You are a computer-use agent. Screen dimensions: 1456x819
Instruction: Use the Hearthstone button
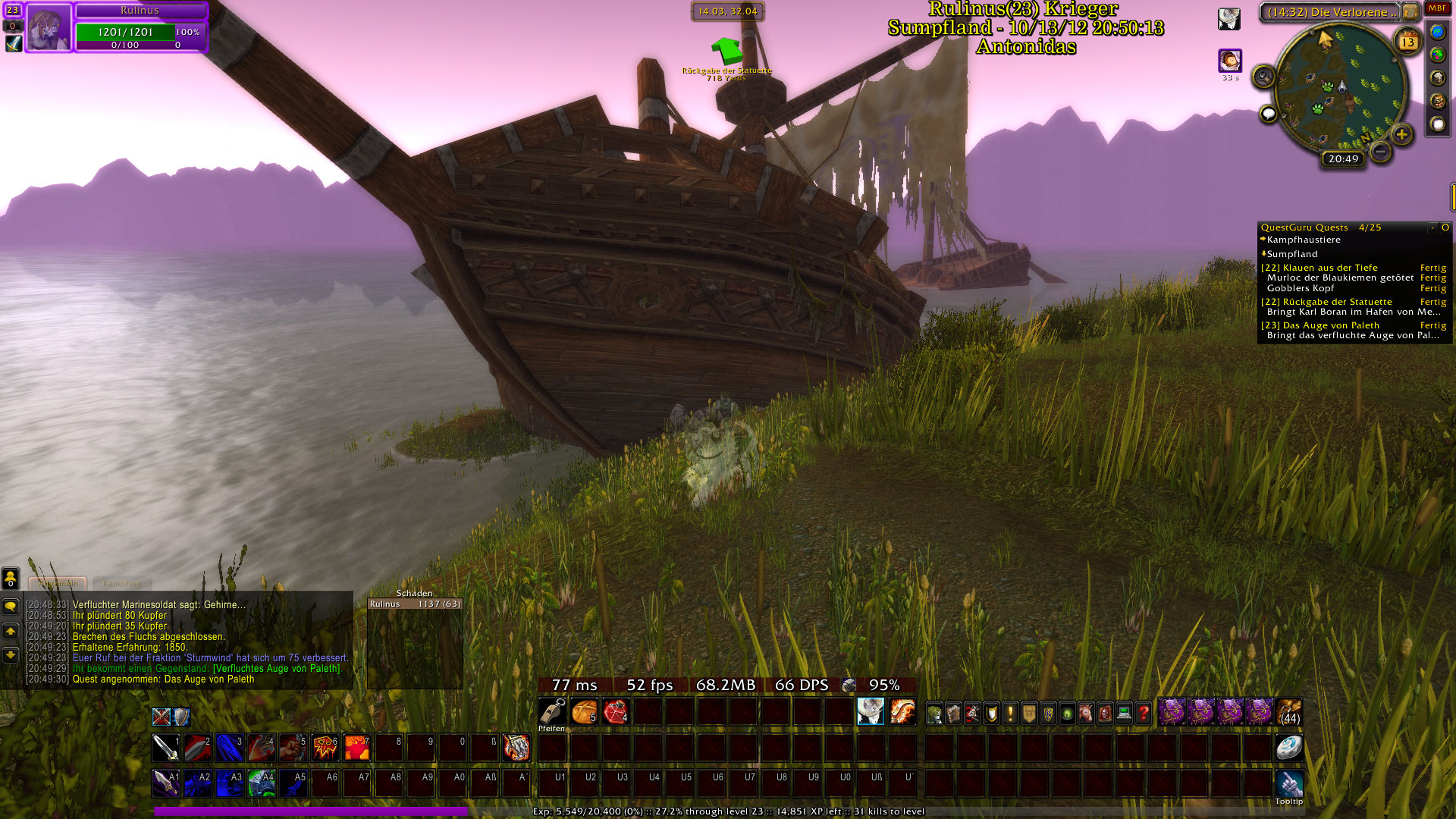(x=1288, y=748)
